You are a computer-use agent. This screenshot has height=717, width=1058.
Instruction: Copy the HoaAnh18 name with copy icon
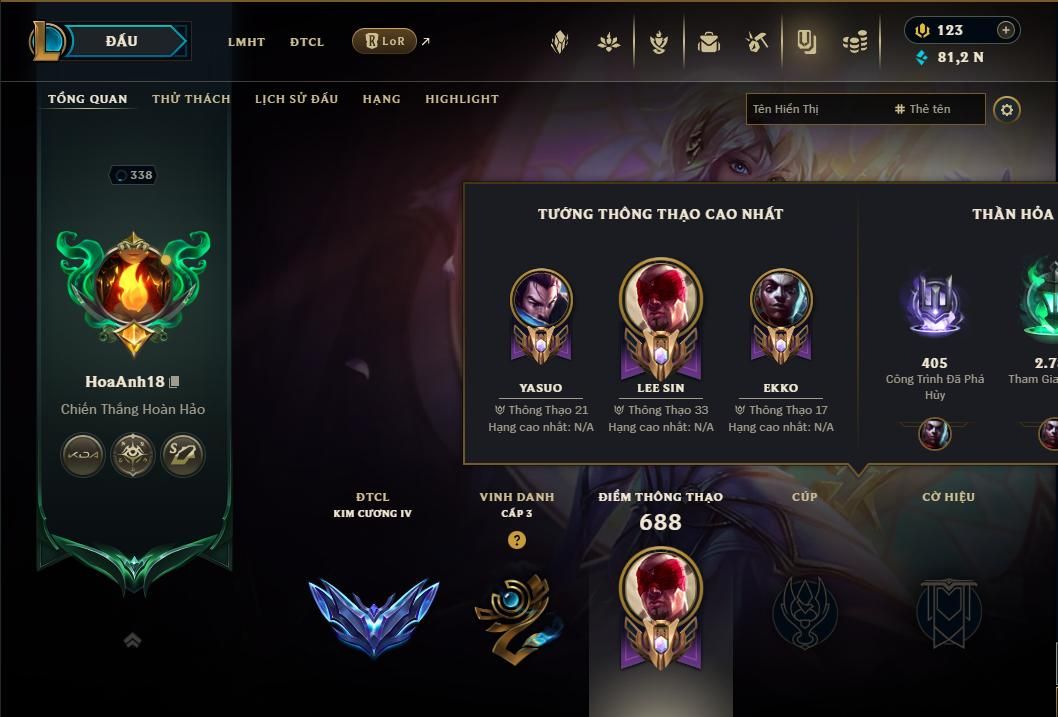[x=175, y=382]
